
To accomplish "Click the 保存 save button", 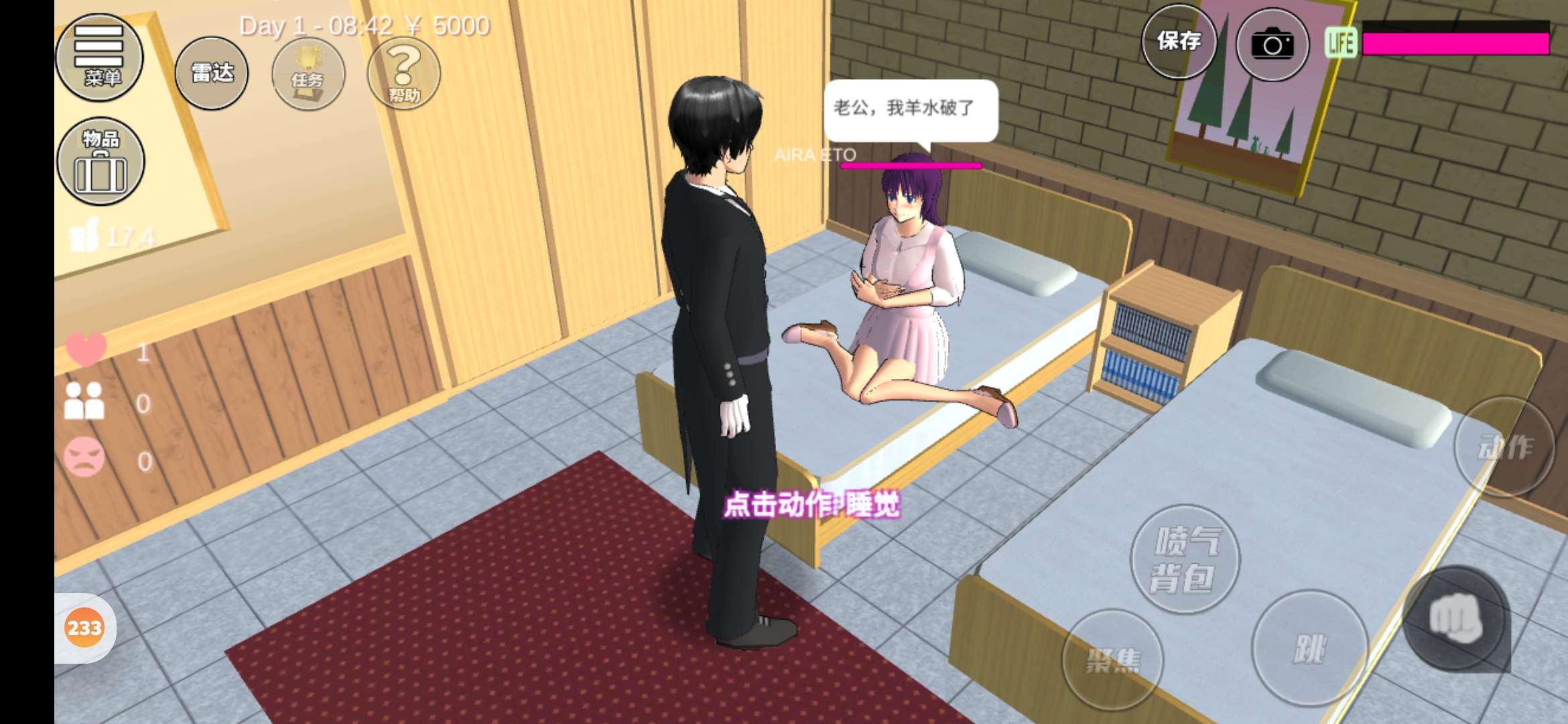I will coord(1179,42).
